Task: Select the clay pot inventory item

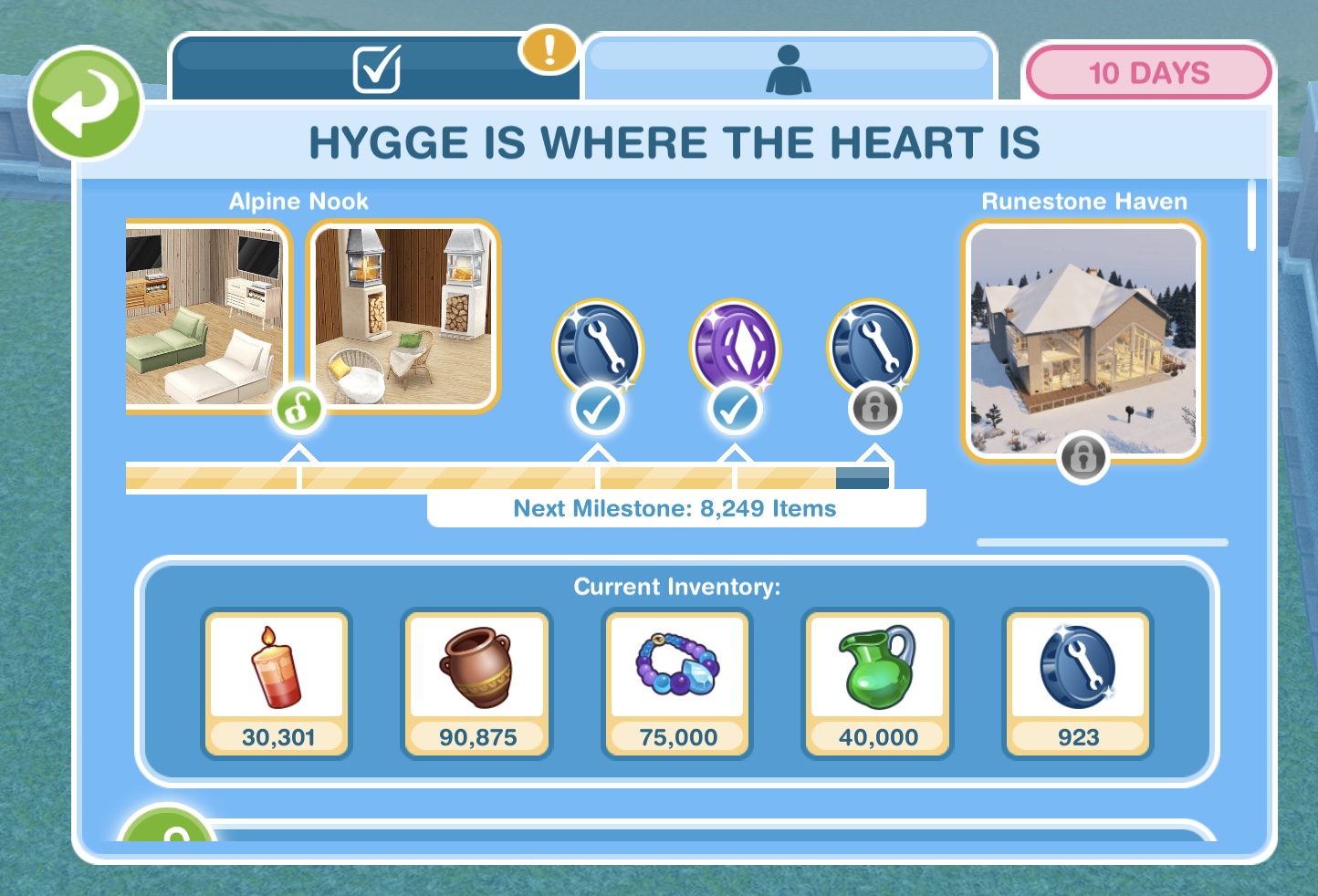Action: [x=477, y=682]
